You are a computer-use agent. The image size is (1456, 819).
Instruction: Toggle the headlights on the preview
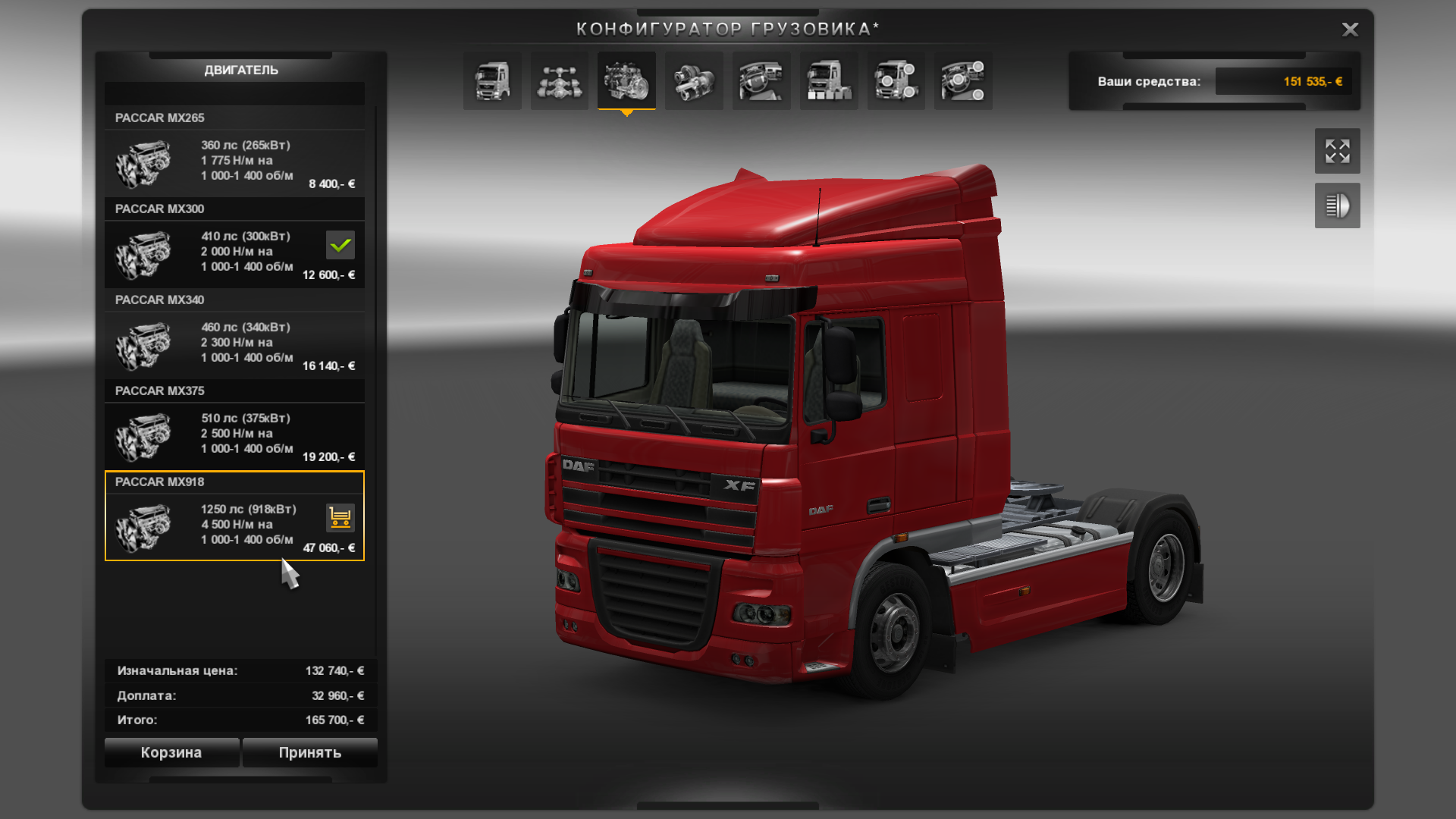pos(1337,206)
